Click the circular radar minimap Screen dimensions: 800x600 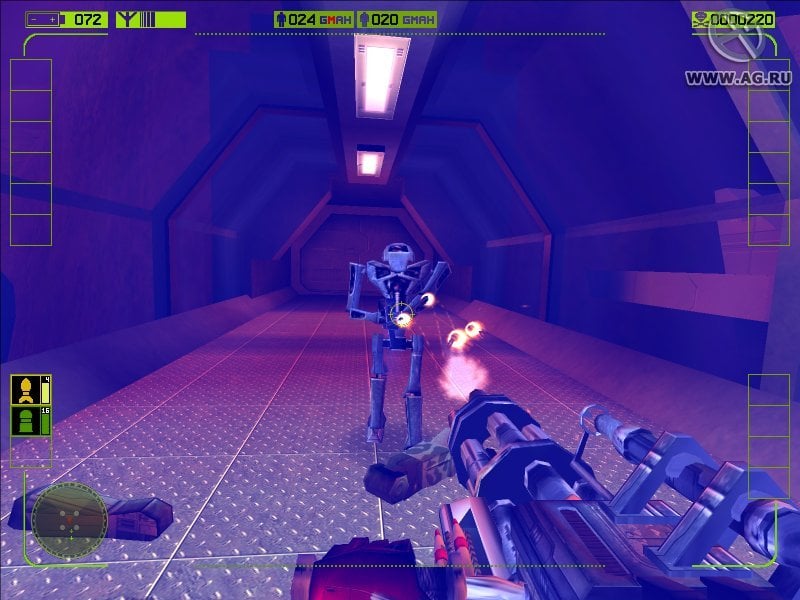click(69, 515)
